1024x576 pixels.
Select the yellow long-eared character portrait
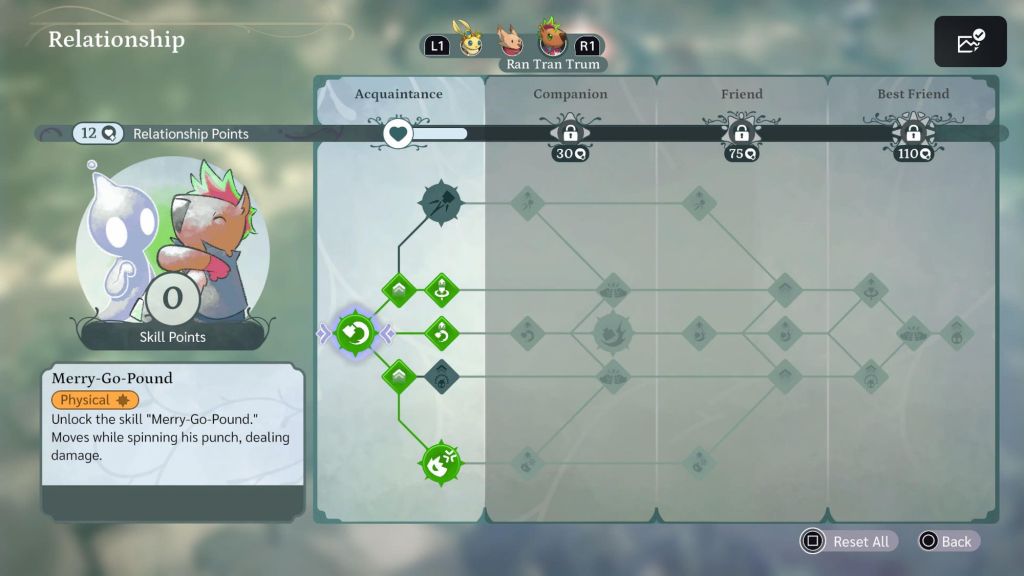point(469,41)
